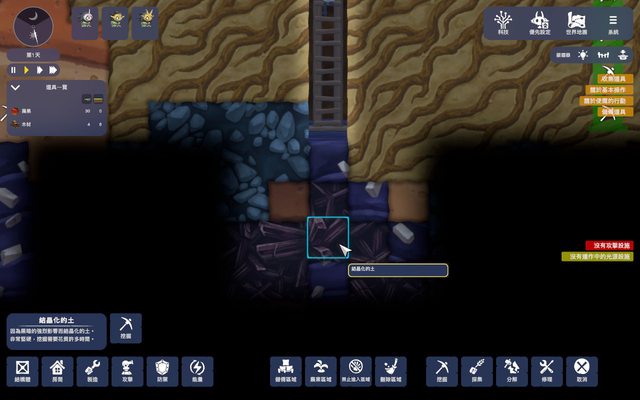Open the 世界地圖 world map
Viewport: 640px width, 400px height.
[x=577, y=22]
